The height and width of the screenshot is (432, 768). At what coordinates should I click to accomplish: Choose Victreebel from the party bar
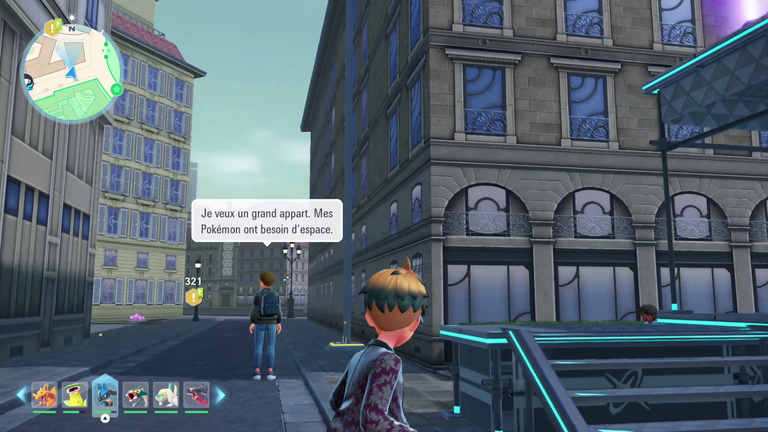(x=75, y=396)
